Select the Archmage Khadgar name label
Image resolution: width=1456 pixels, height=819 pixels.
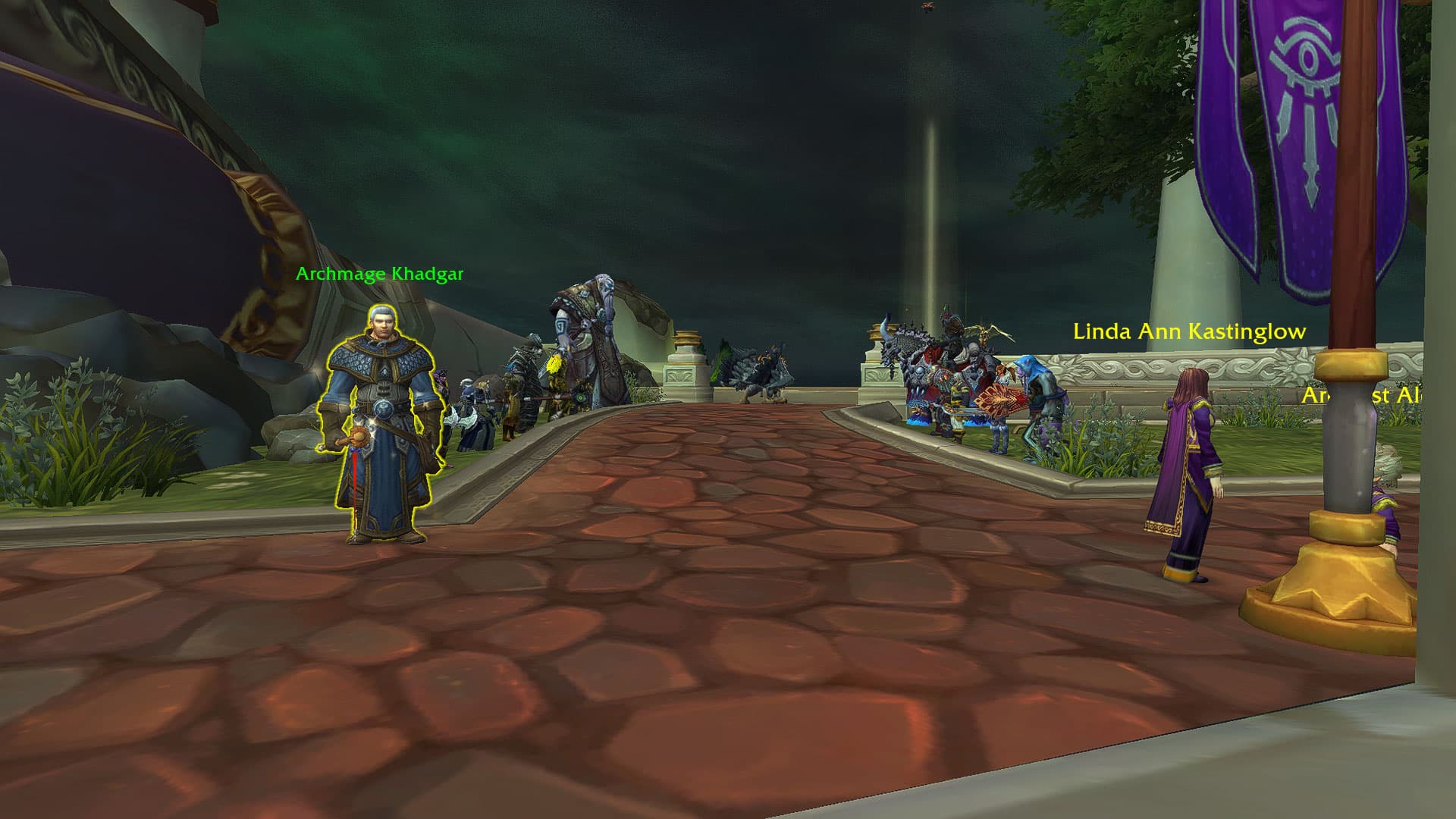pyautogui.click(x=379, y=274)
